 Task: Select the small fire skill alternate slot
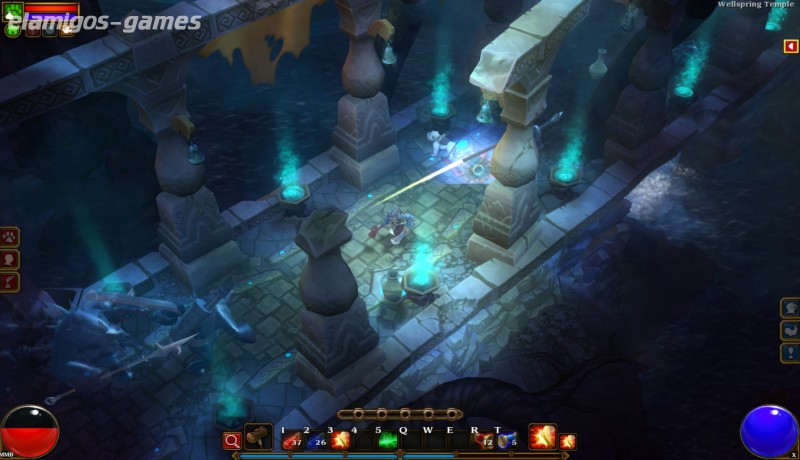[567, 441]
